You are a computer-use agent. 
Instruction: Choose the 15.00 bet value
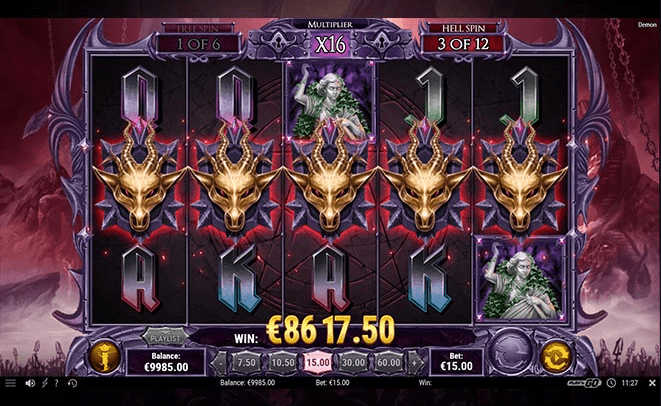click(318, 362)
